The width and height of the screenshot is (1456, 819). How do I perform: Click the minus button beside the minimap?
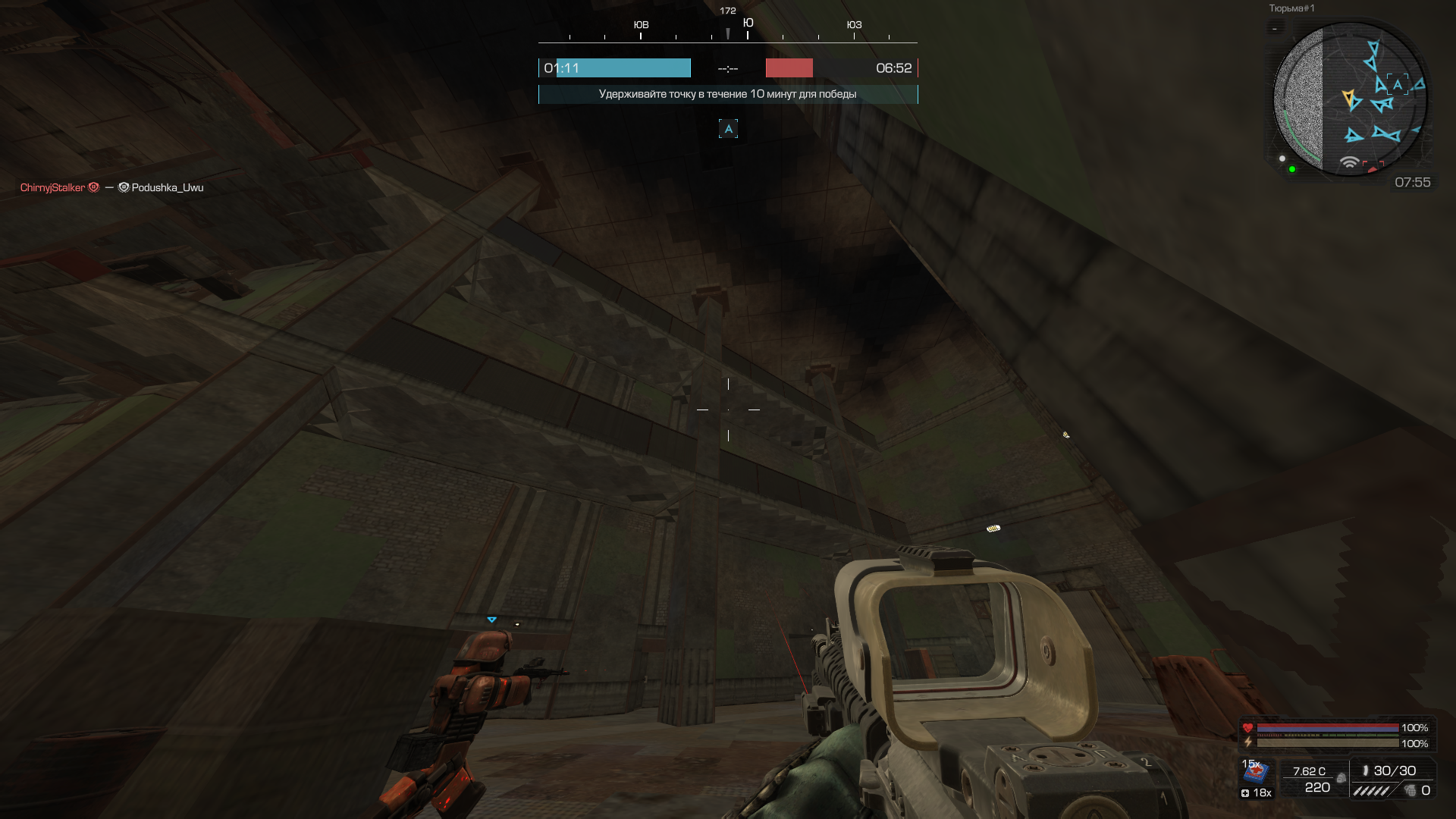1275,29
